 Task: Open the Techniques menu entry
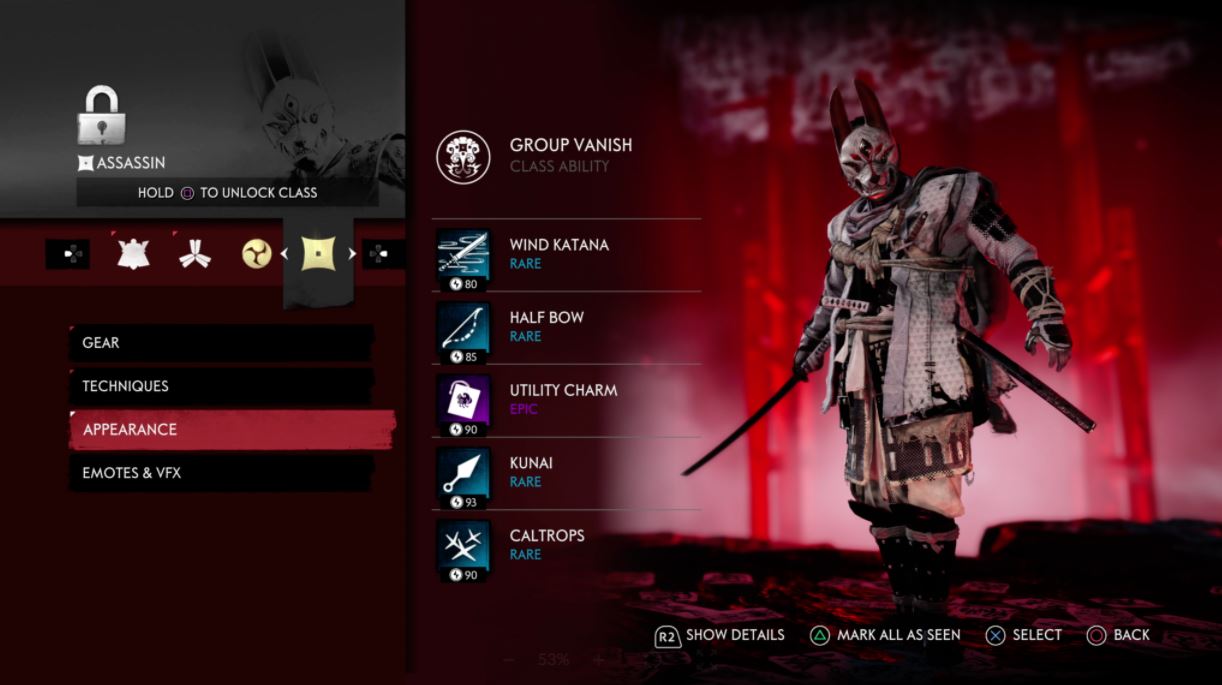tap(220, 386)
